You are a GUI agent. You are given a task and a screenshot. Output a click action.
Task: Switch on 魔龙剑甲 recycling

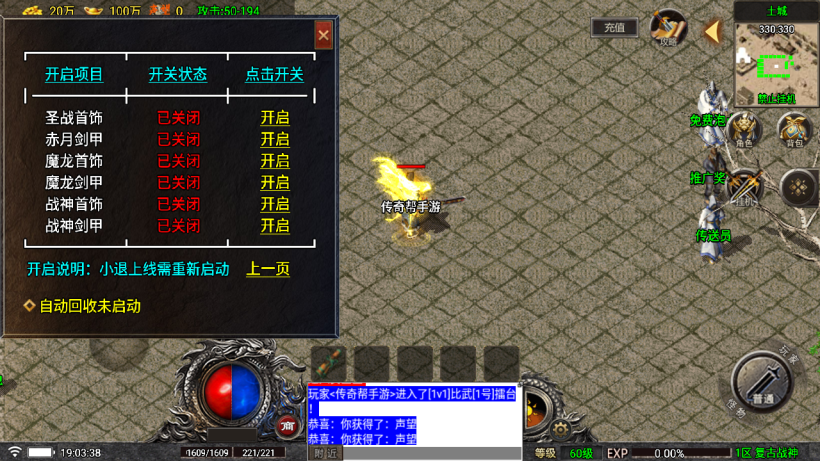pyautogui.click(x=275, y=183)
